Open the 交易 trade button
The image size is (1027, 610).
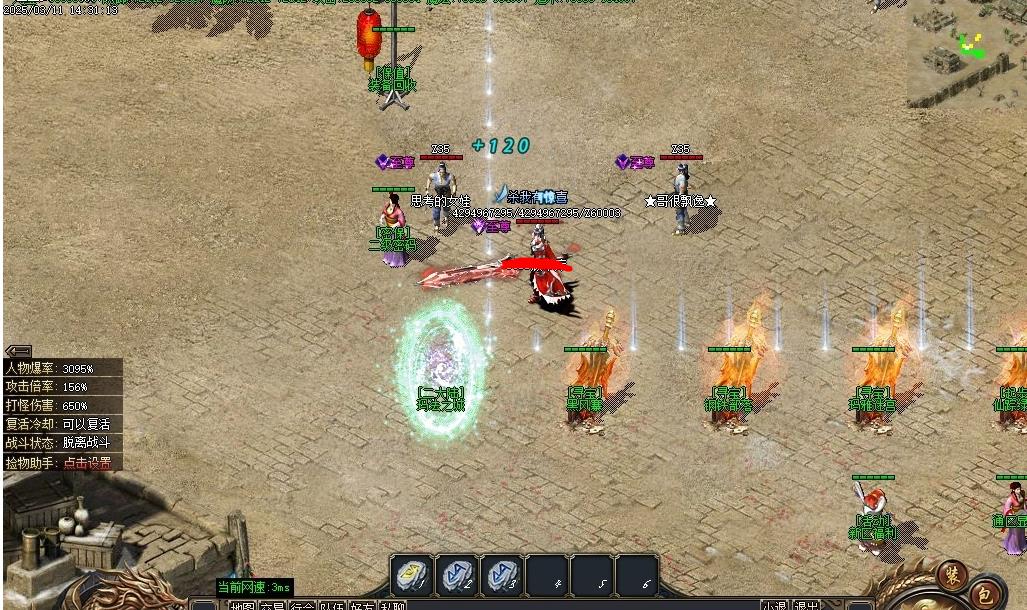coord(272,605)
